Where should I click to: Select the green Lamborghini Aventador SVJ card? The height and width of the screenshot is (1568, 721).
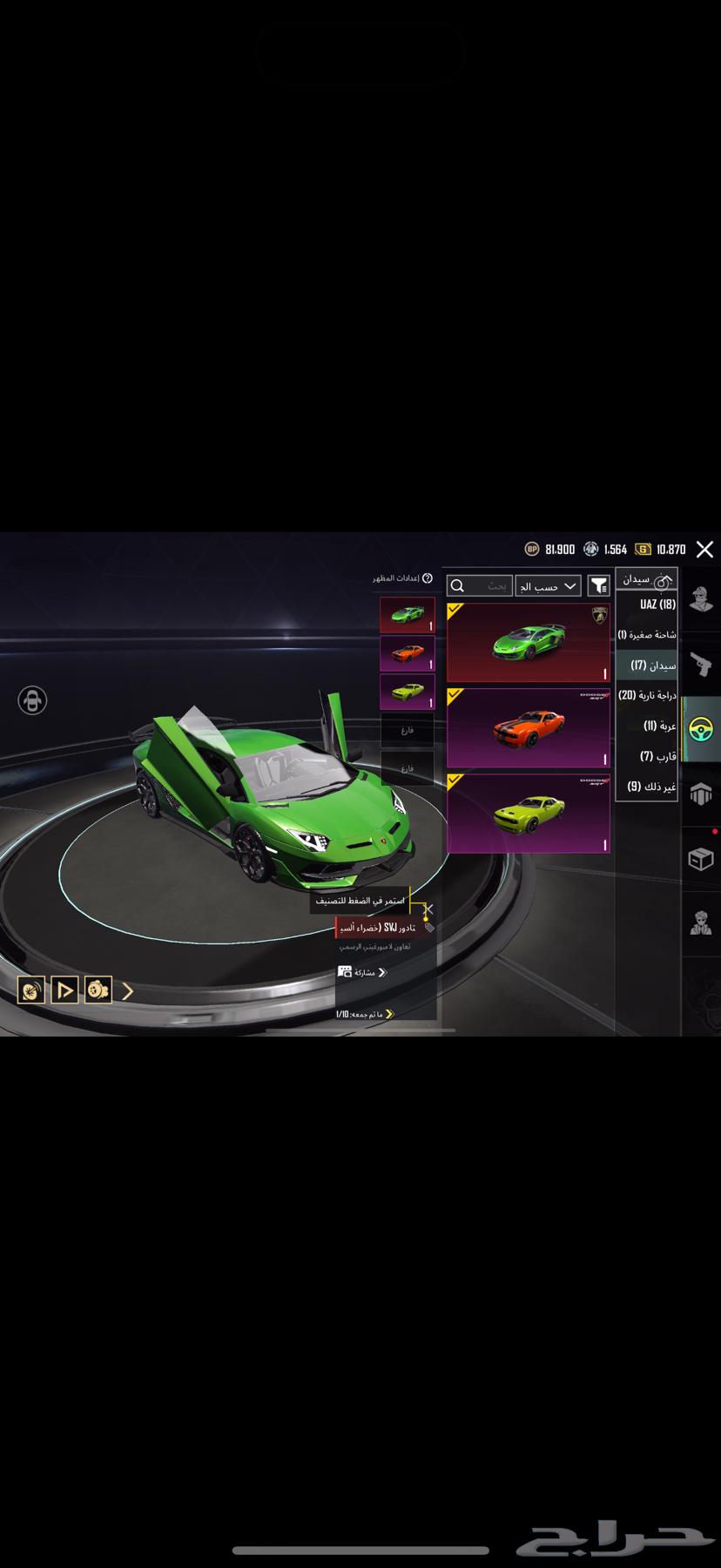point(529,643)
